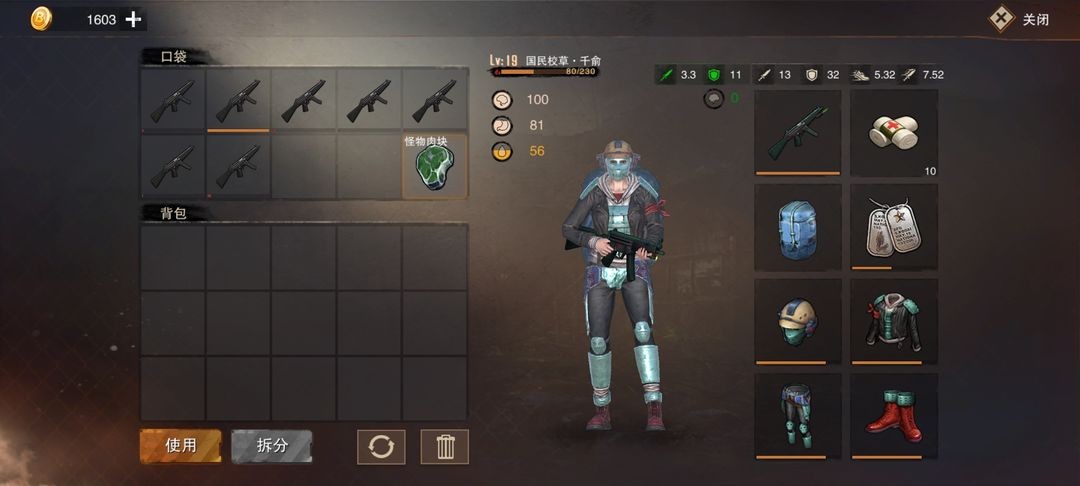Select the helmet with mask slot
This screenshot has width=1080, height=486.
(797, 321)
